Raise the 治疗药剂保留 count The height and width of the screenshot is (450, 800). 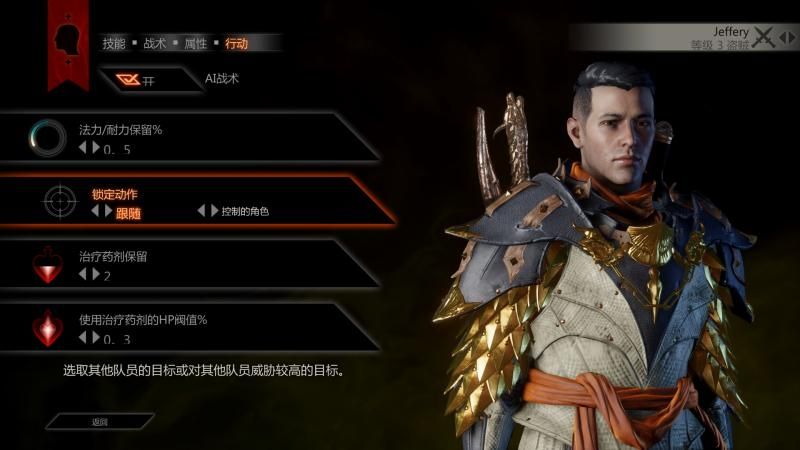96,274
